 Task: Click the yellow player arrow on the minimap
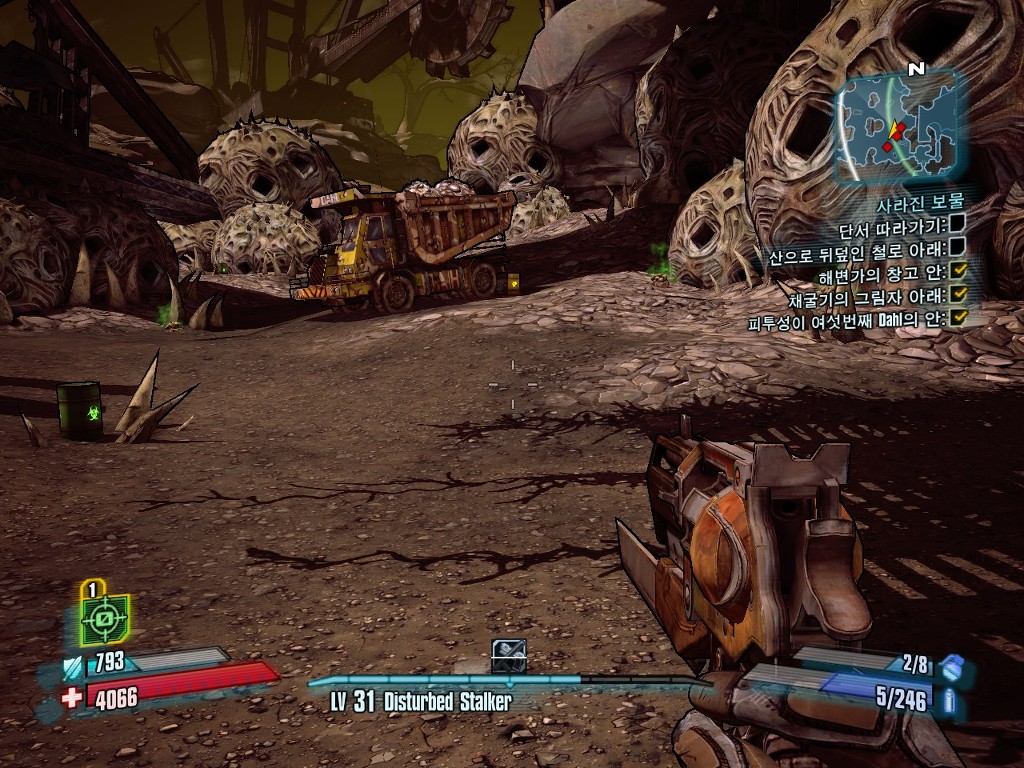click(895, 129)
